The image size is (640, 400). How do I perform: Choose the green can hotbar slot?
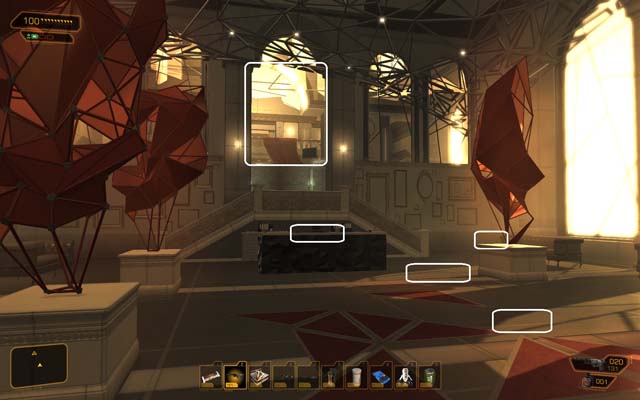[x=430, y=376]
